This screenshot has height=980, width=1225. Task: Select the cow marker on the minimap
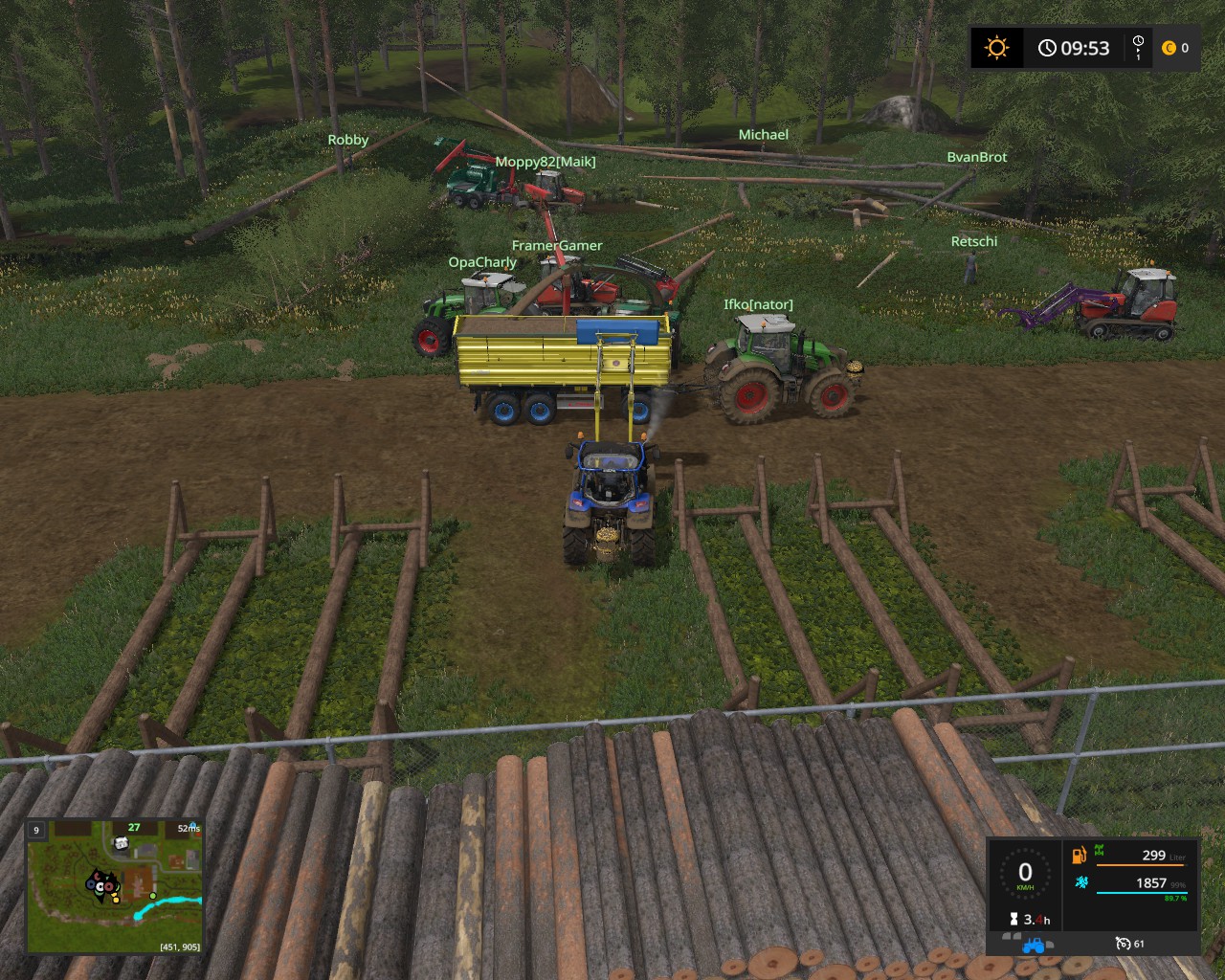tap(121, 843)
